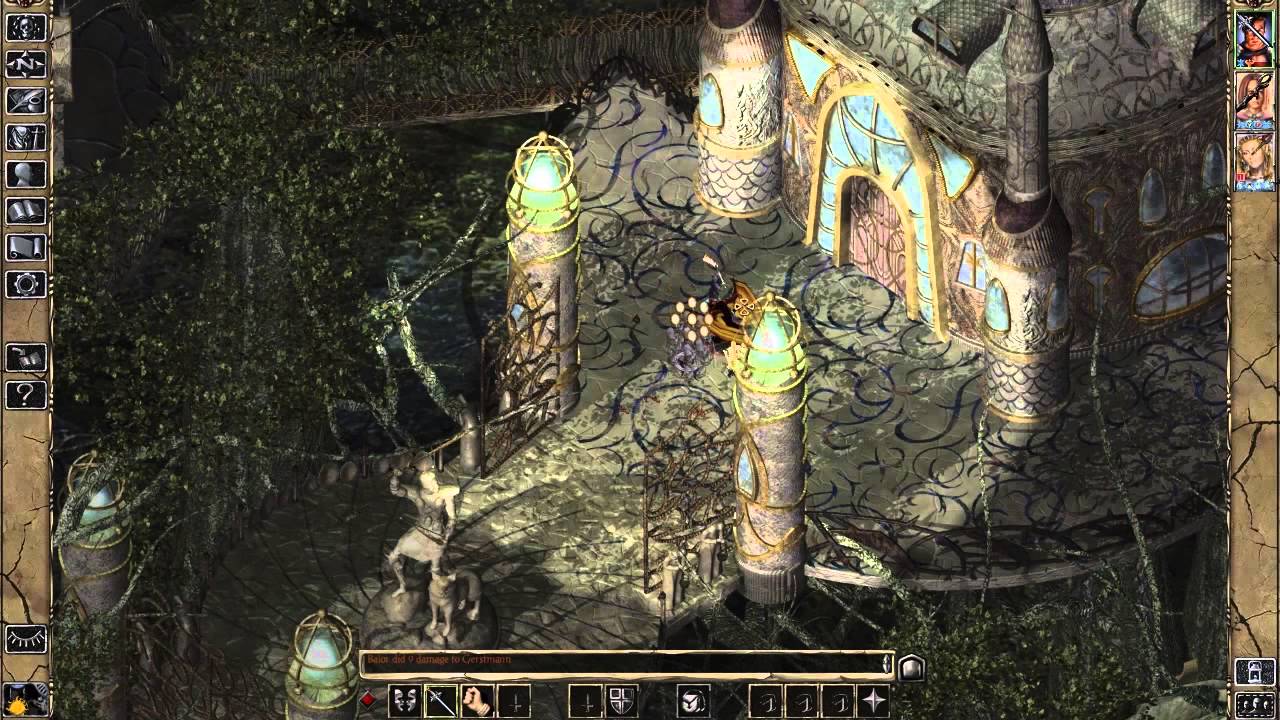Viewport: 1280px width, 720px height.
Task: Open the world map via compass icon
Action: coord(25,63)
